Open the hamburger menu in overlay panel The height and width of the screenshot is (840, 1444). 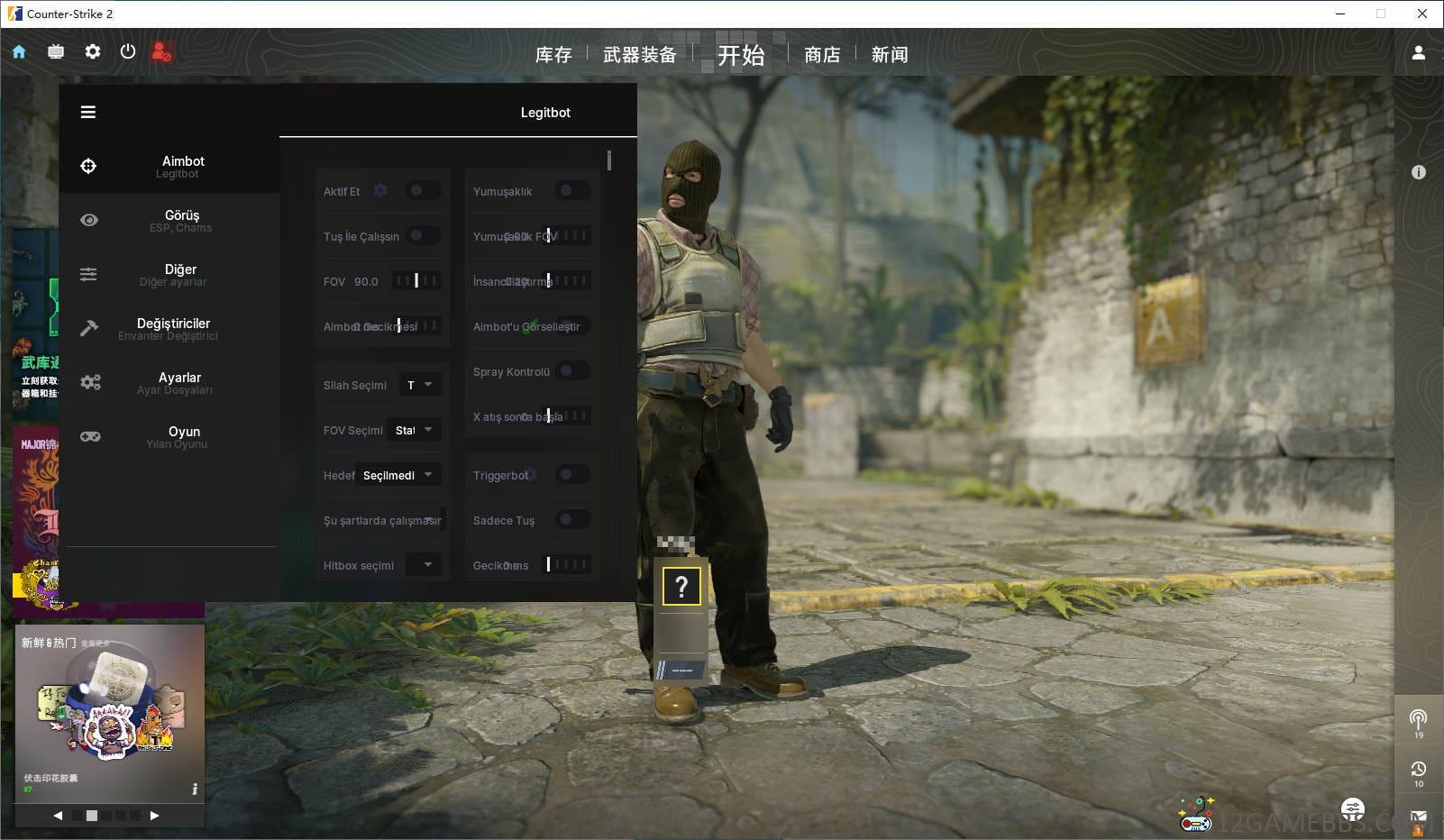pos(88,112)
